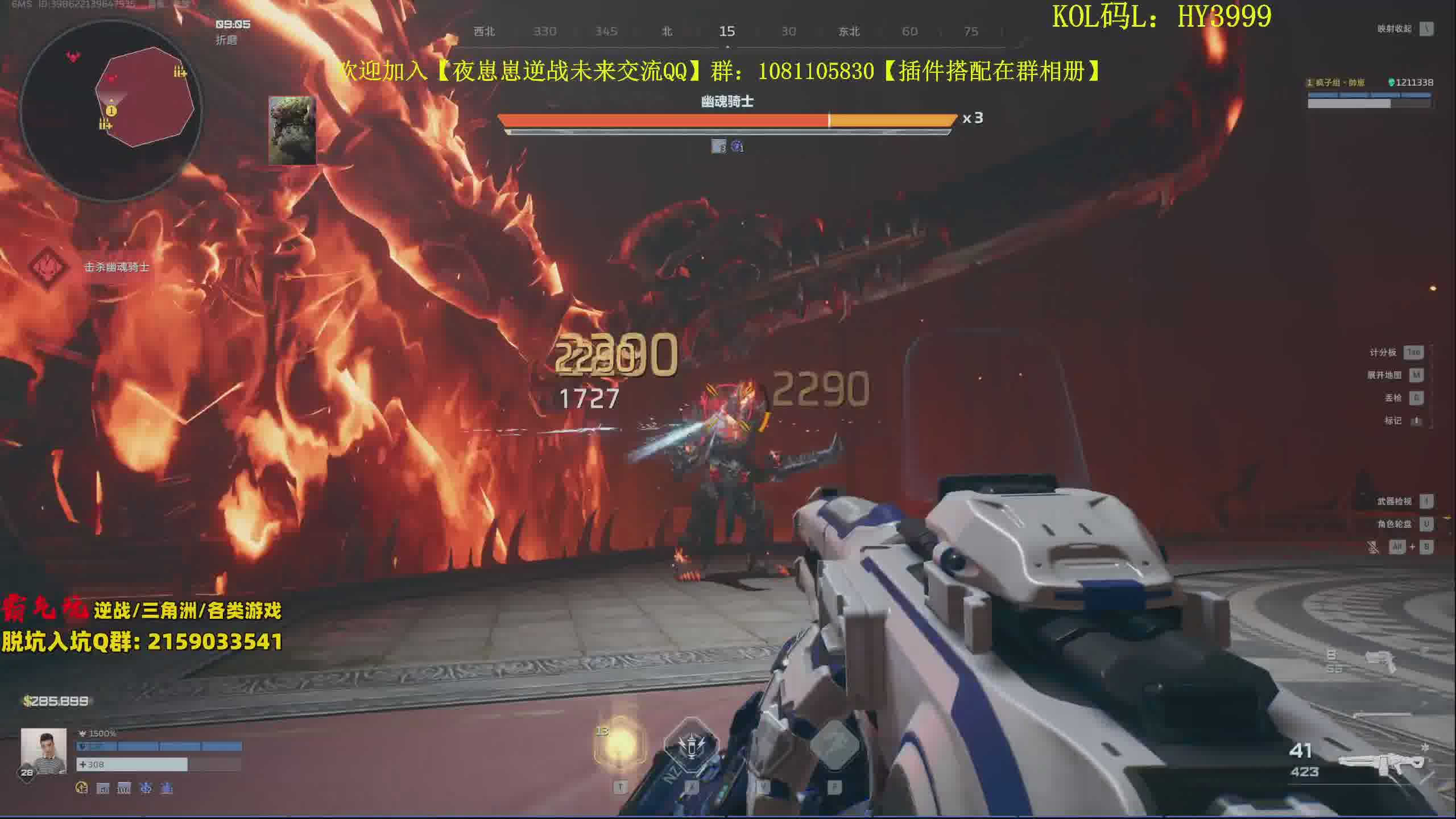The height and width of the screenshot is (819, 1456).
Task: Toggle the muted microphone icon
Action: 1373,547
